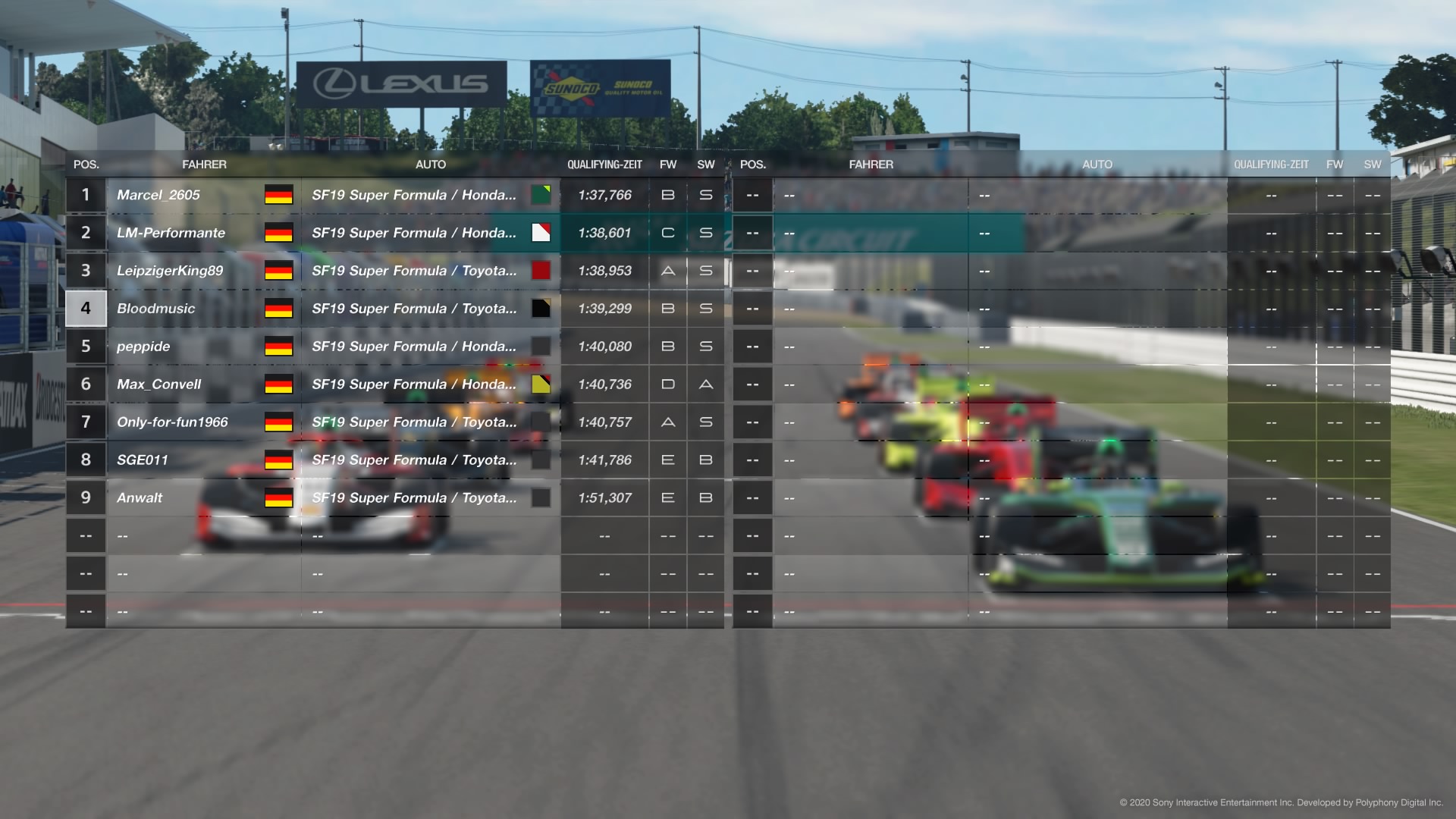
Task: Click the QUALIFYING-ZEIT header on the left table
Action: (605, 164)
